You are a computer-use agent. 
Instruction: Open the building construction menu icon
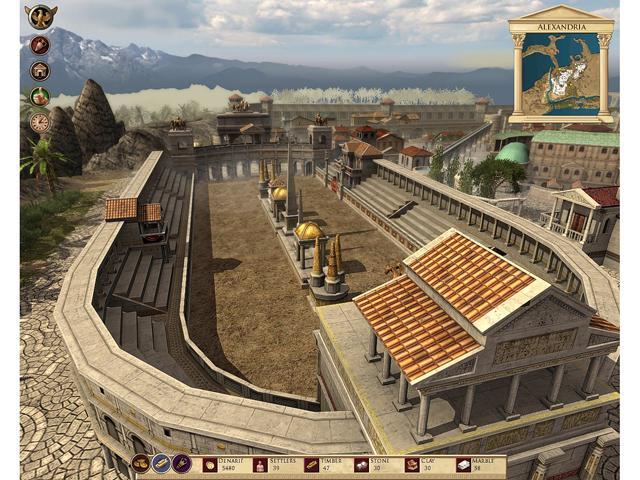click(x=40, y=71)
